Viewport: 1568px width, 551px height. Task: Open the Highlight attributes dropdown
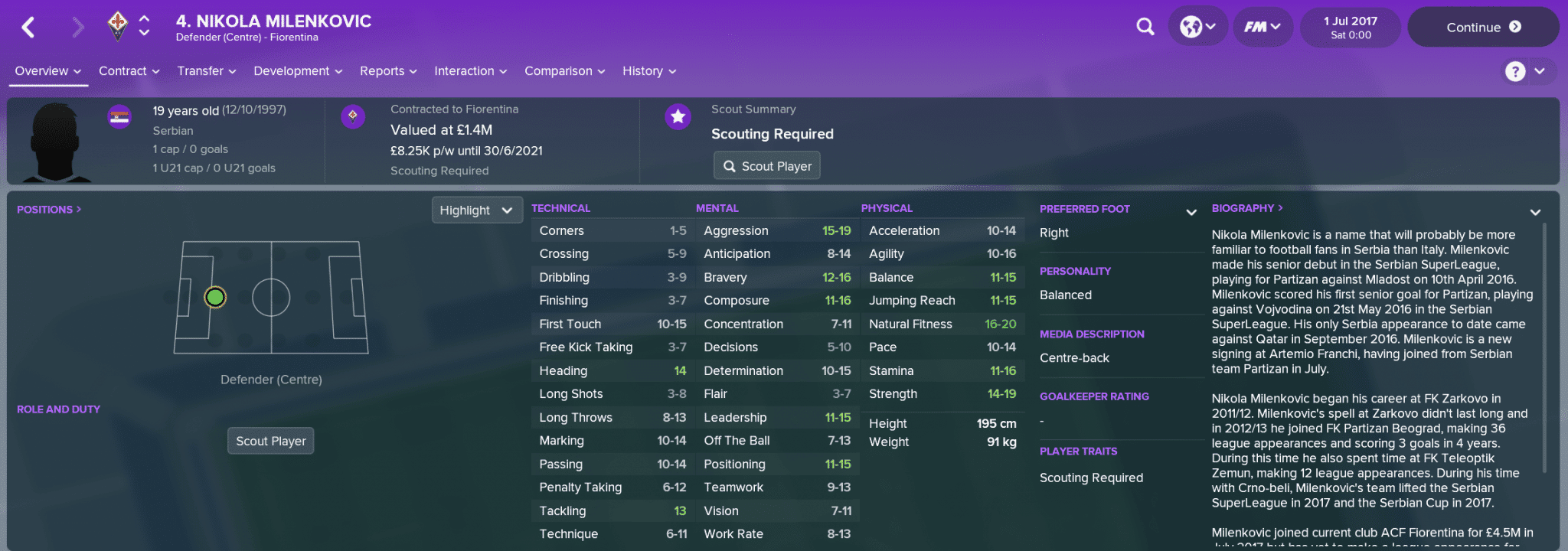click(476, 210)
